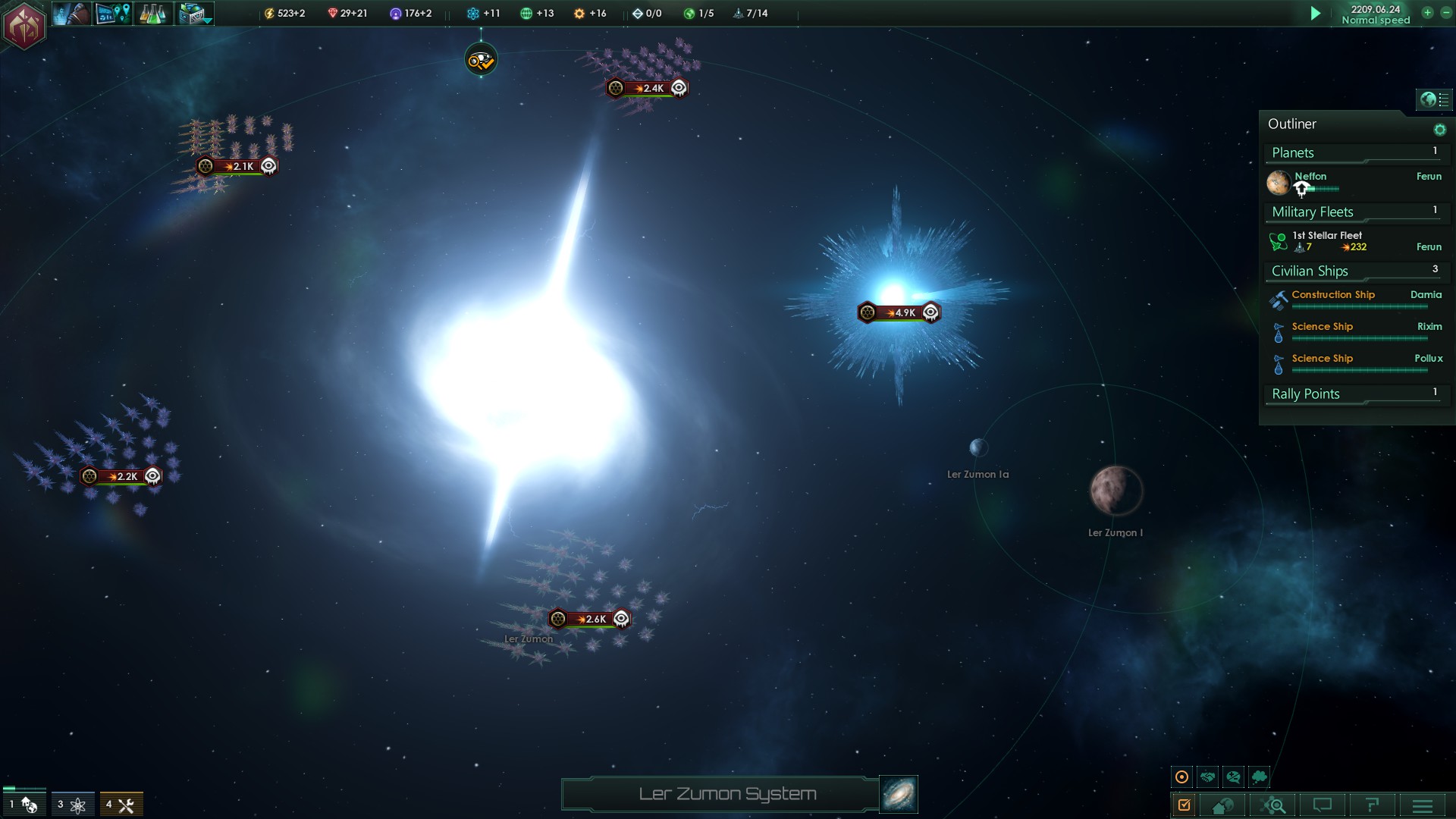Viewport: 1456px width, 819px height.
Task: Open the empire emblem government panel
Action: click(24, 25)
